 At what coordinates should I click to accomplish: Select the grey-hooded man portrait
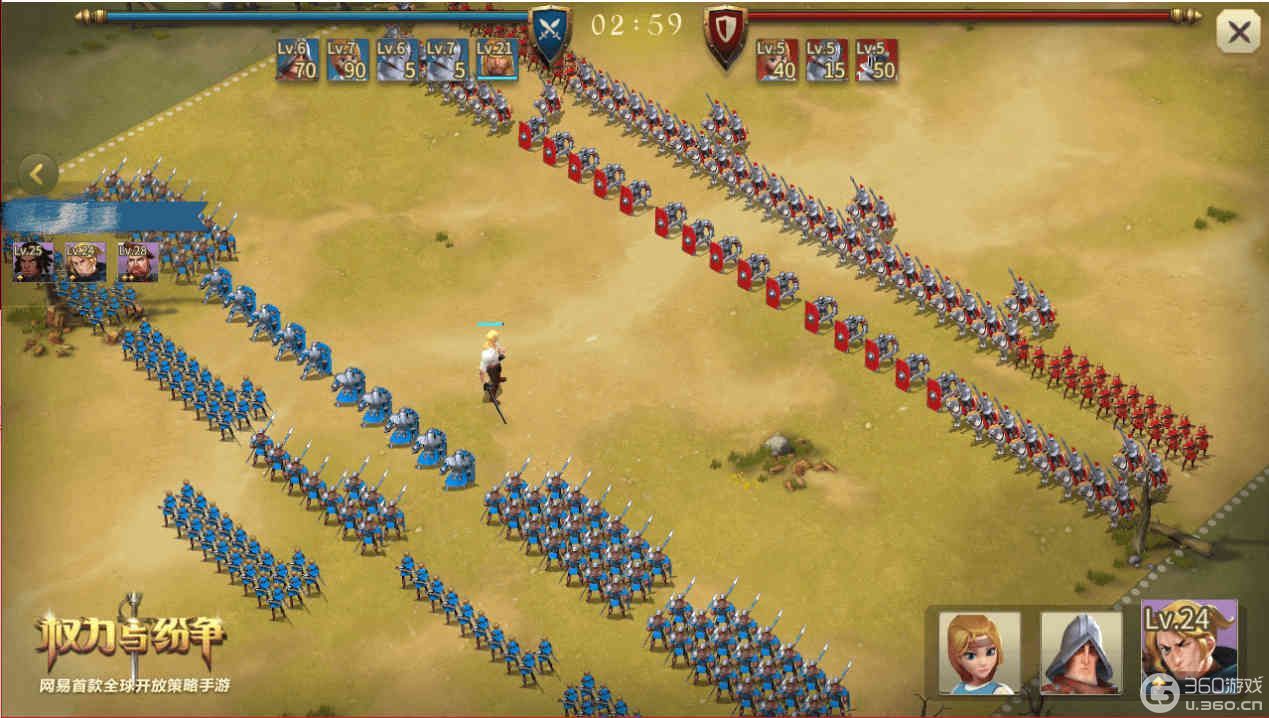(x=1081, y=652)
